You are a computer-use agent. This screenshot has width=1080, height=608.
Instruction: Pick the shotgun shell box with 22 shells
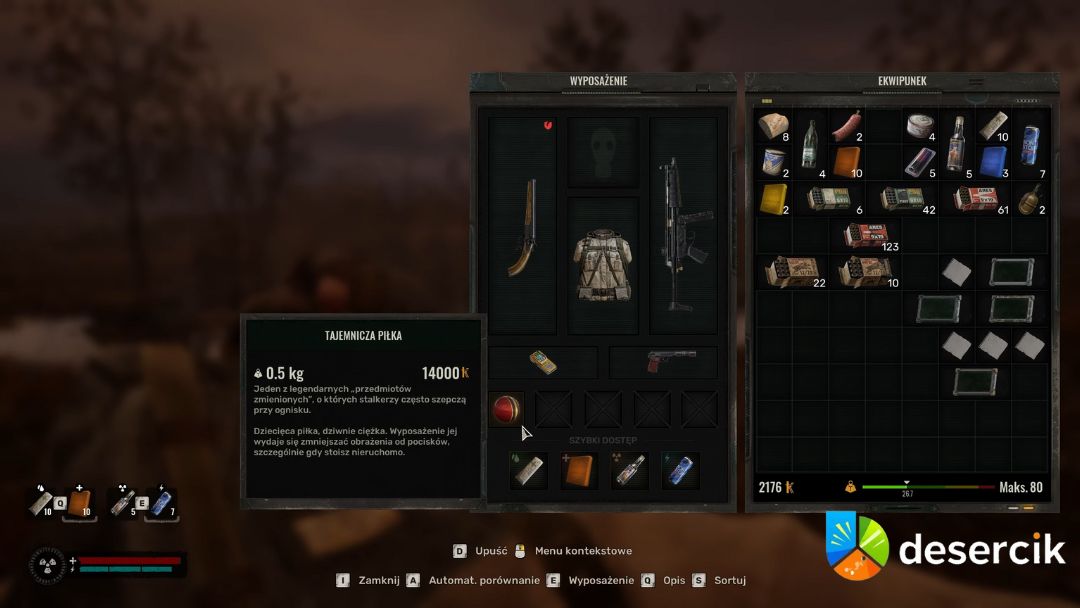[791, 272]
